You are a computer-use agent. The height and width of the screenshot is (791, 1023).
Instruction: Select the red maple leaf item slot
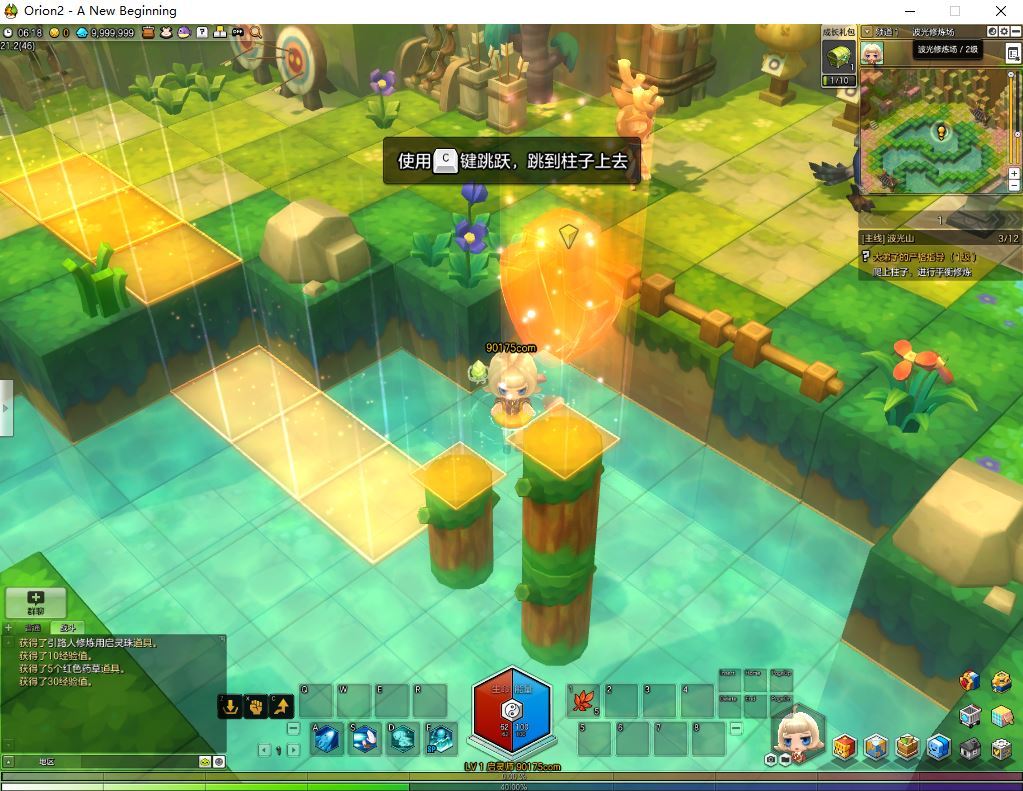582,701
